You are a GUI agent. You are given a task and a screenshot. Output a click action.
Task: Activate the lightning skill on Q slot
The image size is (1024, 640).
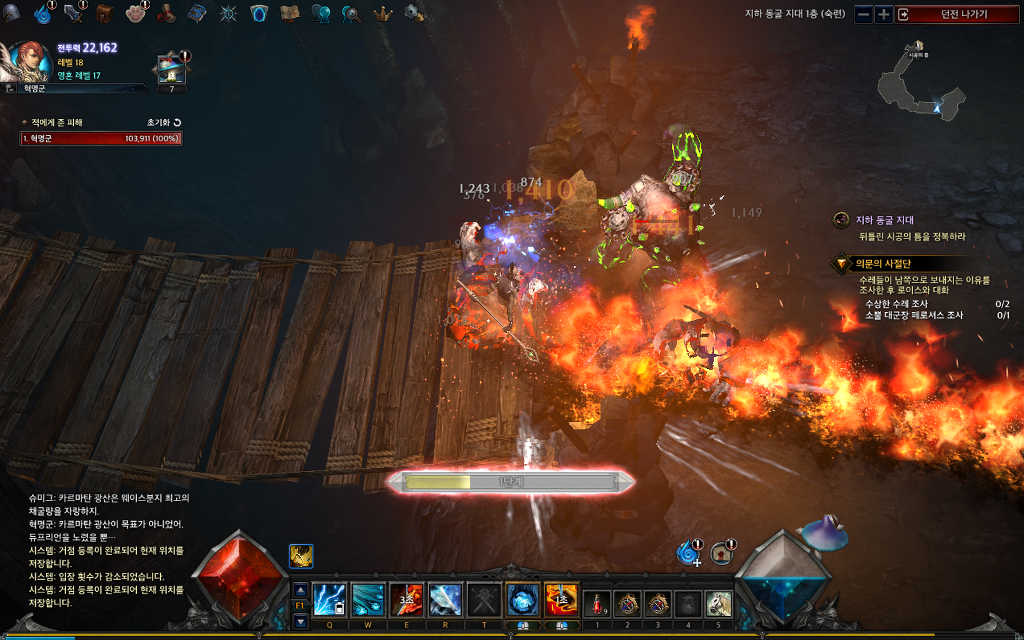pos(329,600)
